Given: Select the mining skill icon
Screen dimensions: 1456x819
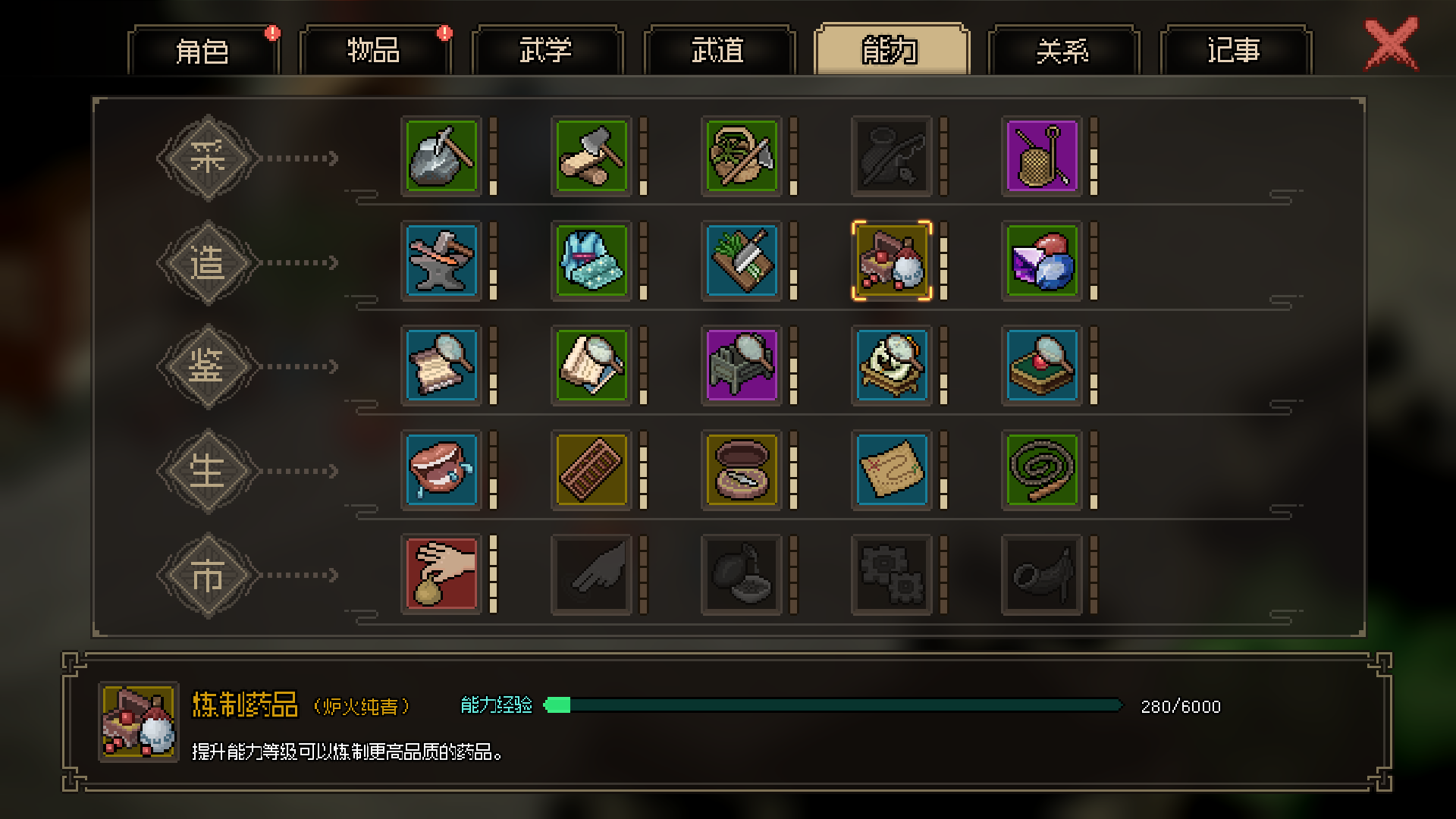Looking at the screenshot, I should tap(441, 156).
